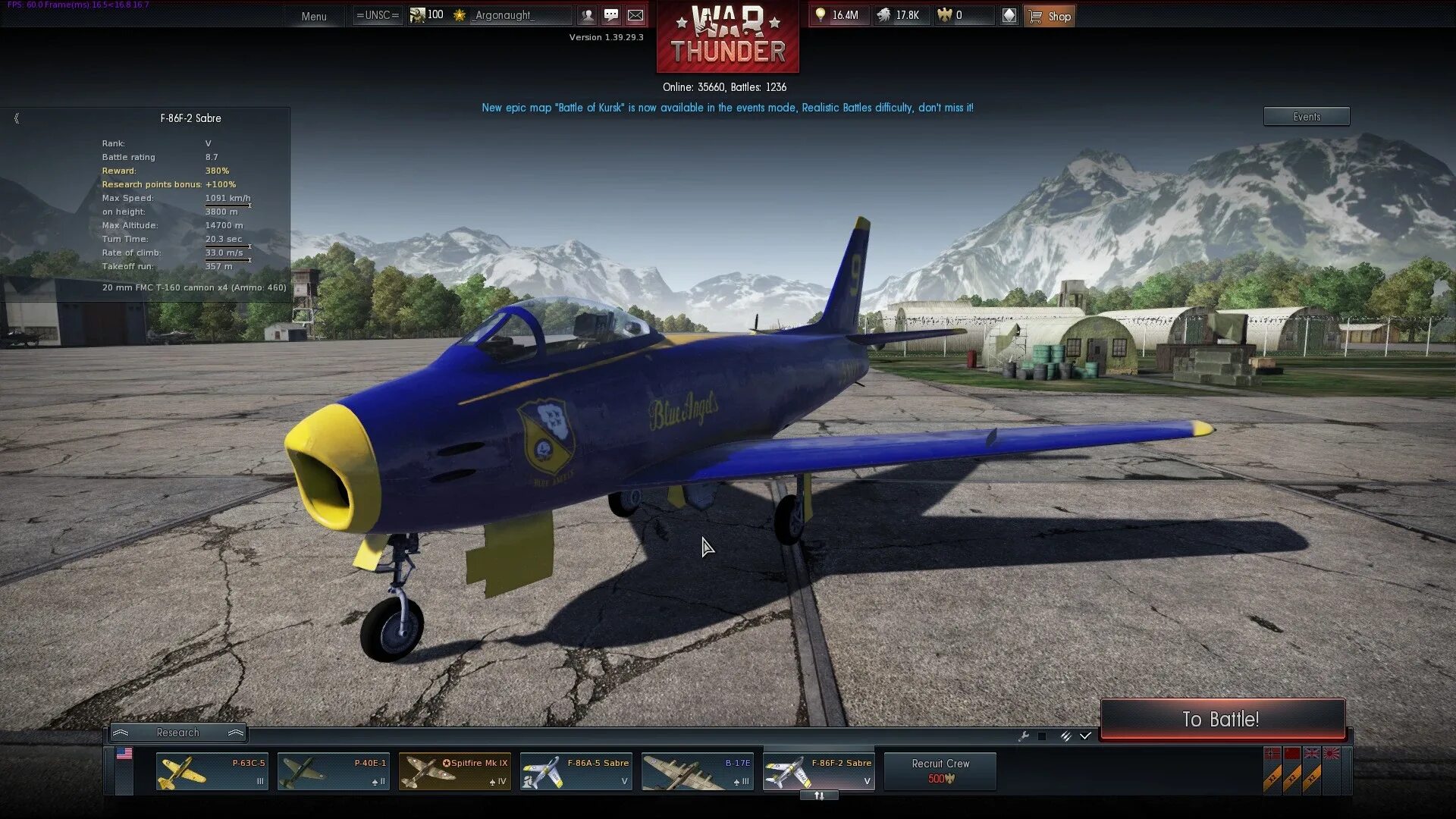Collapse the F-86F-2 Sabre stats panel

pos(17,118)
